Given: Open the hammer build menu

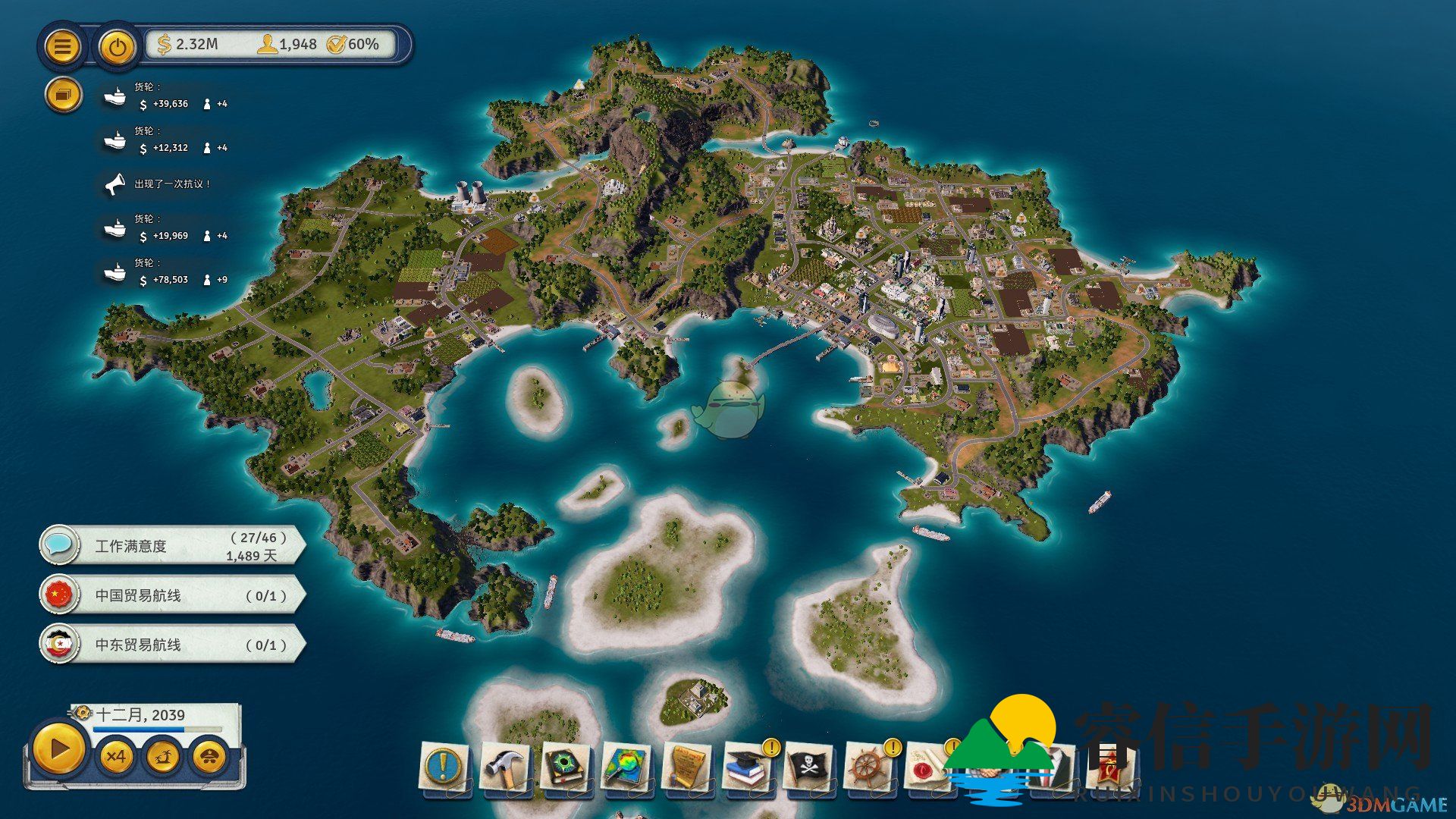Looking at the screenshot, I should (x=504, y=767).
